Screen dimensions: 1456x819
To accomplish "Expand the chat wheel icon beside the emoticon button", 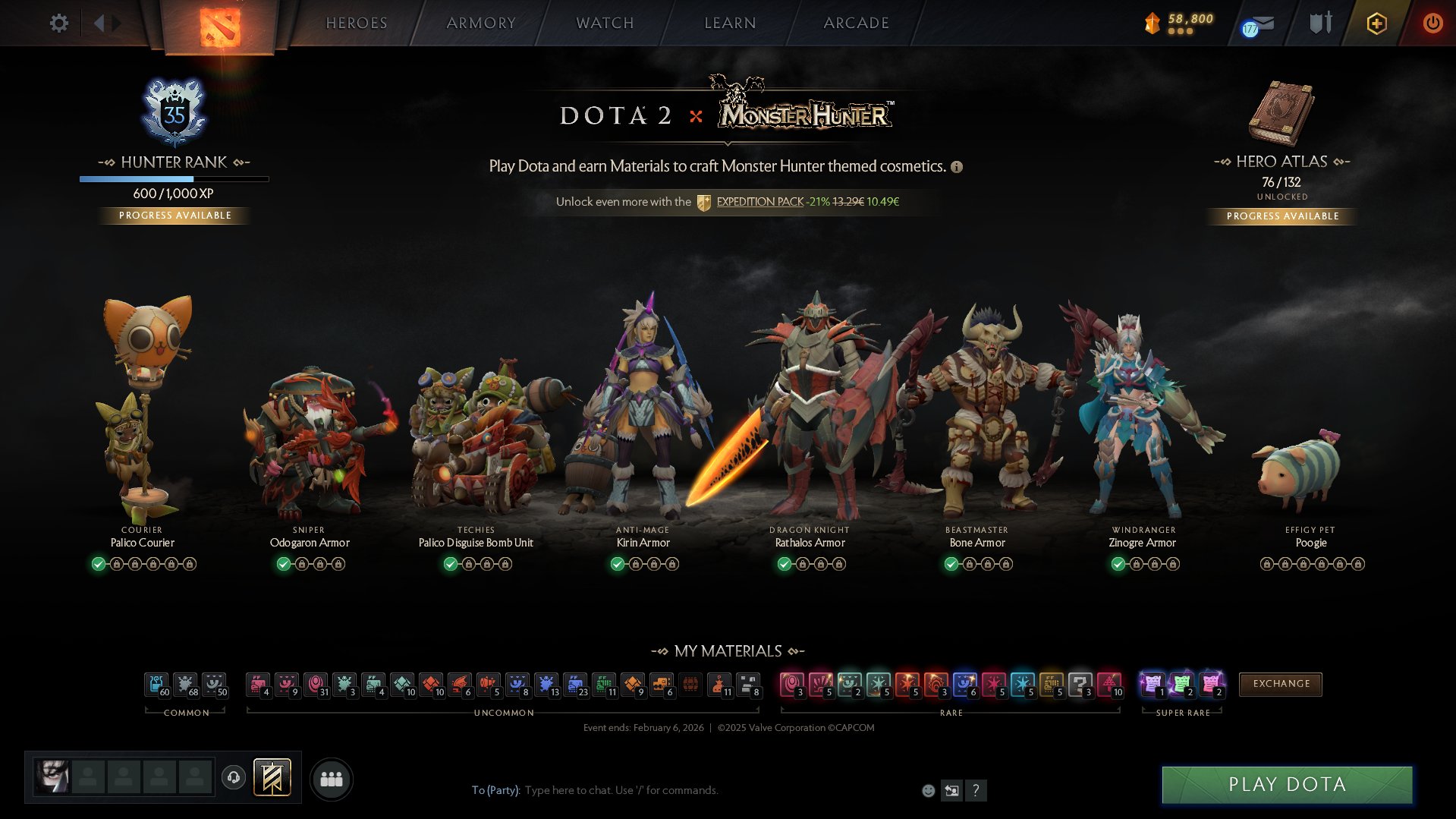I will [951, 790].
